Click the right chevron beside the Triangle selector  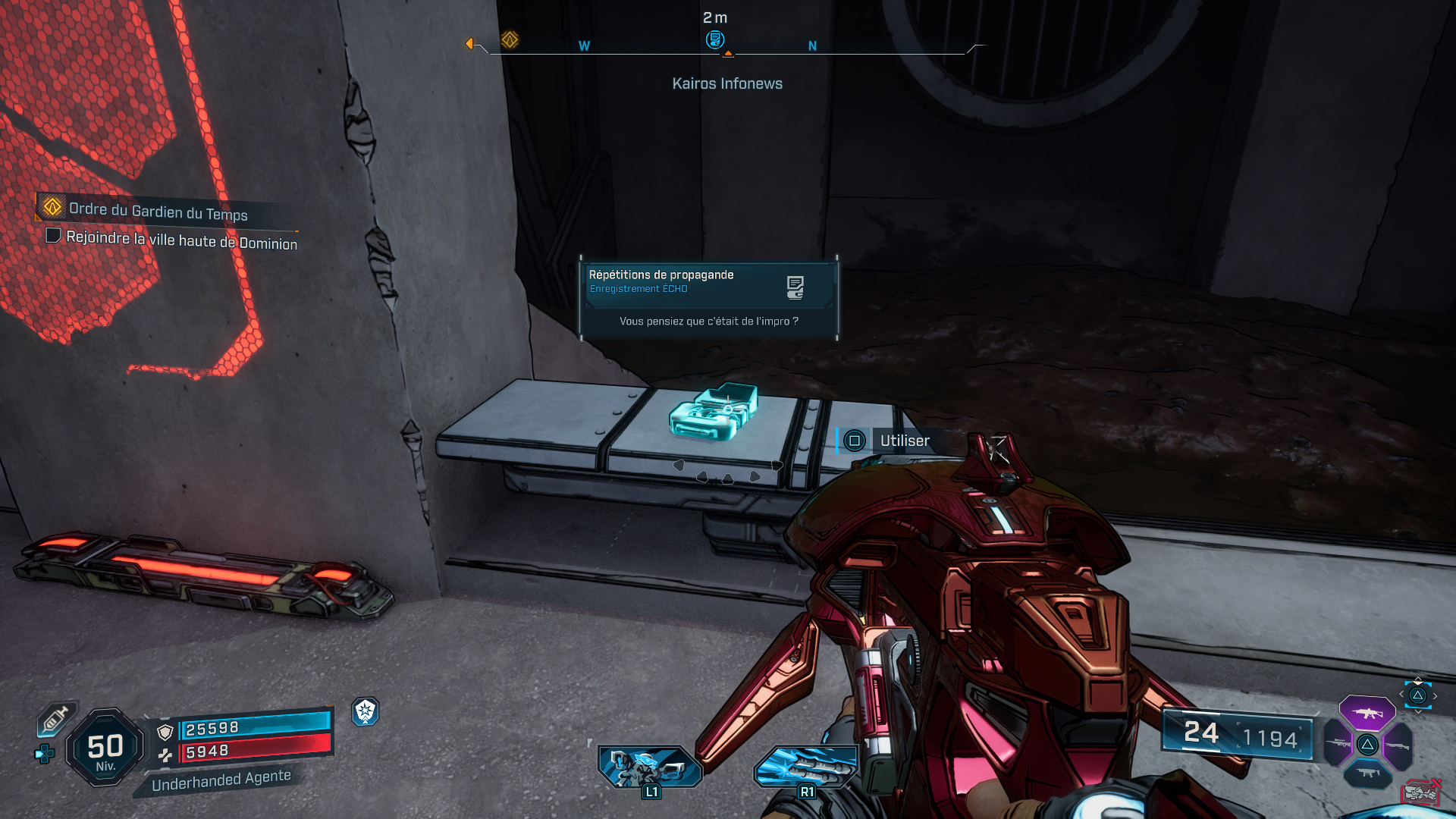coord(1435,695)
